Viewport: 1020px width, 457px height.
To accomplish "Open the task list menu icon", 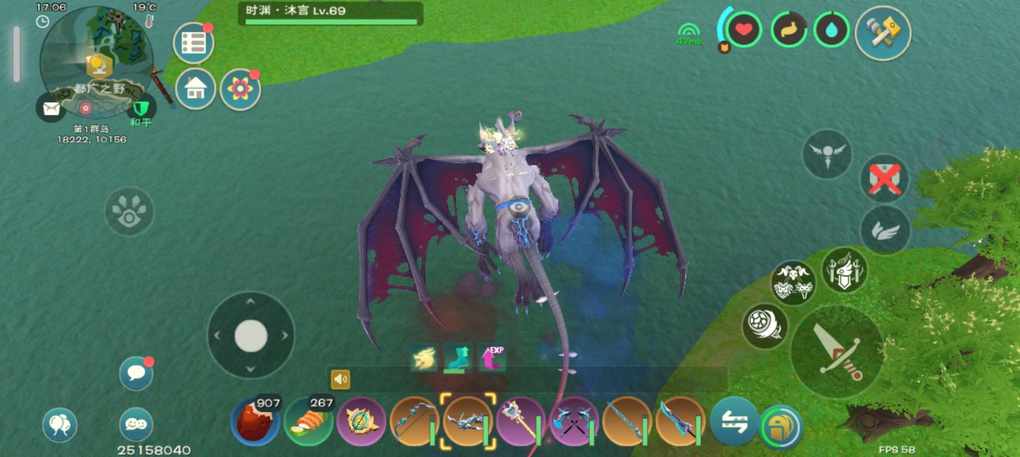I will (193, 43).
